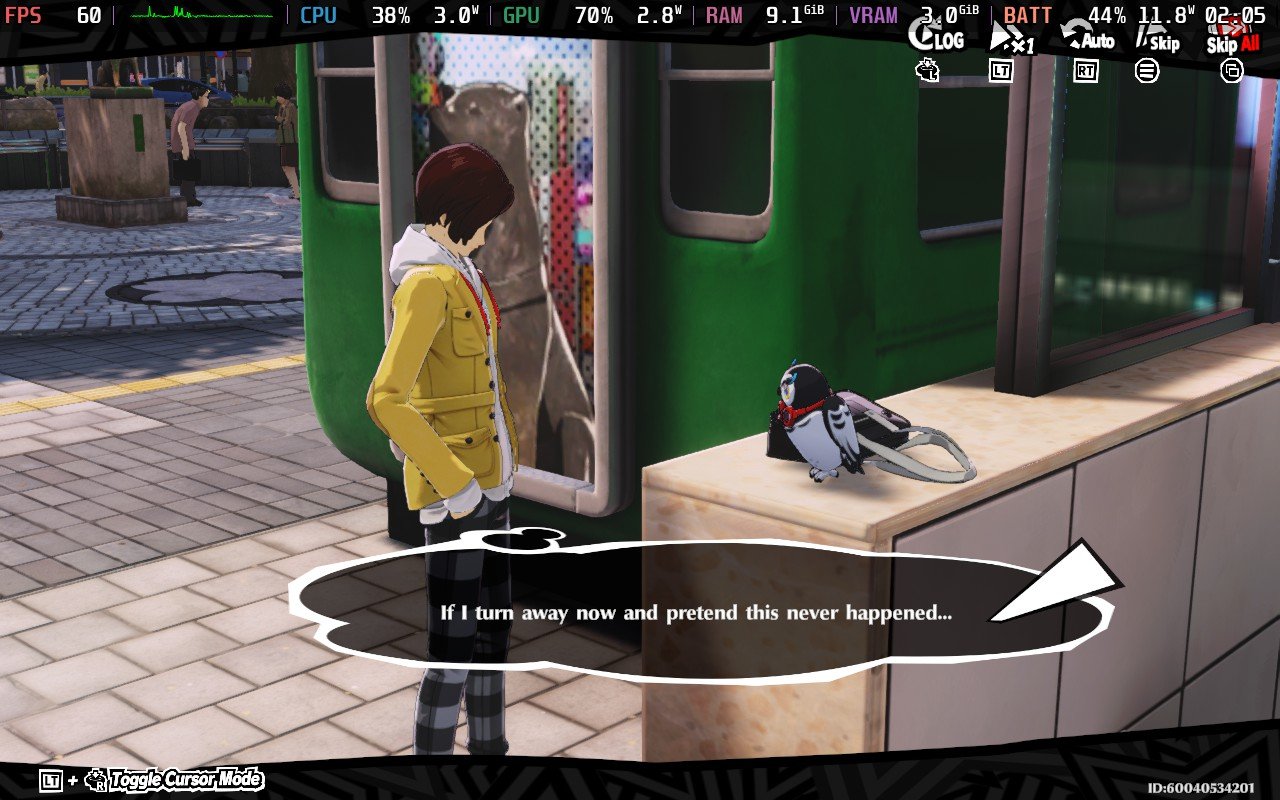Click the Skip diagonal-arrow icon
This screenshot has width=1280, height=800.
pos(1145,32)
